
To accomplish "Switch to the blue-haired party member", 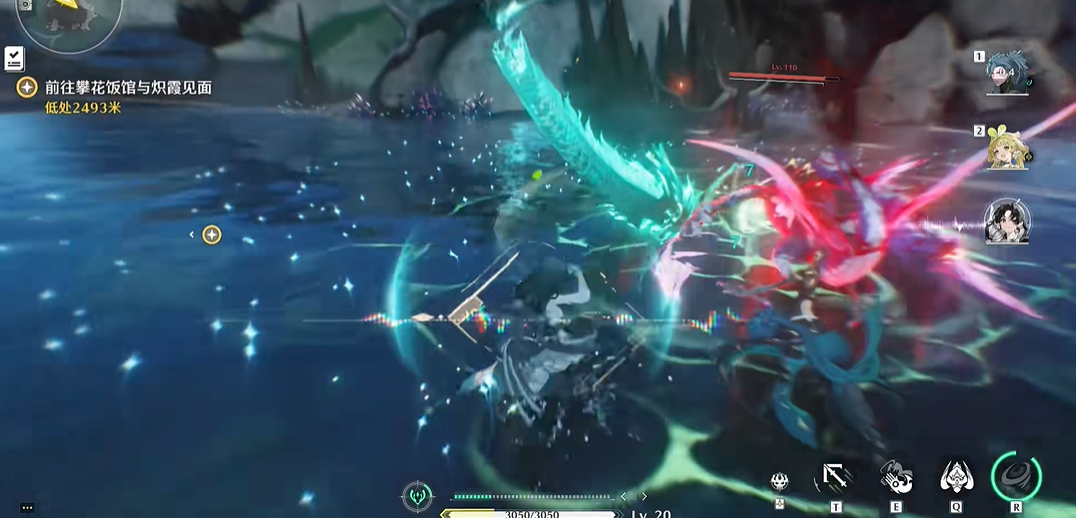I will pos(1007,73).
